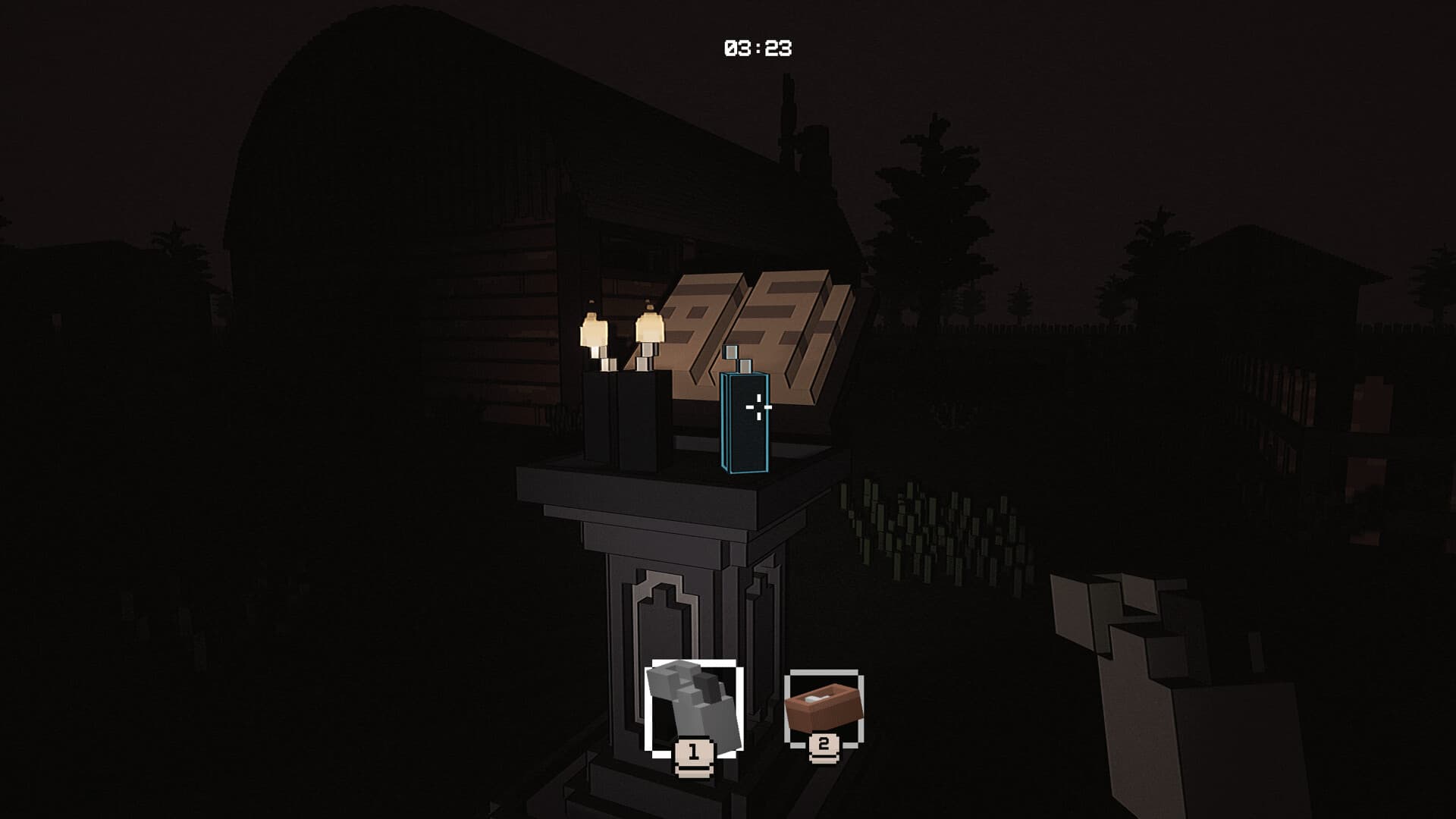This screenshot has height=819, width=1456.
Task: Click the carved panel on the shrine pedestal
Action: click(664, 610)
